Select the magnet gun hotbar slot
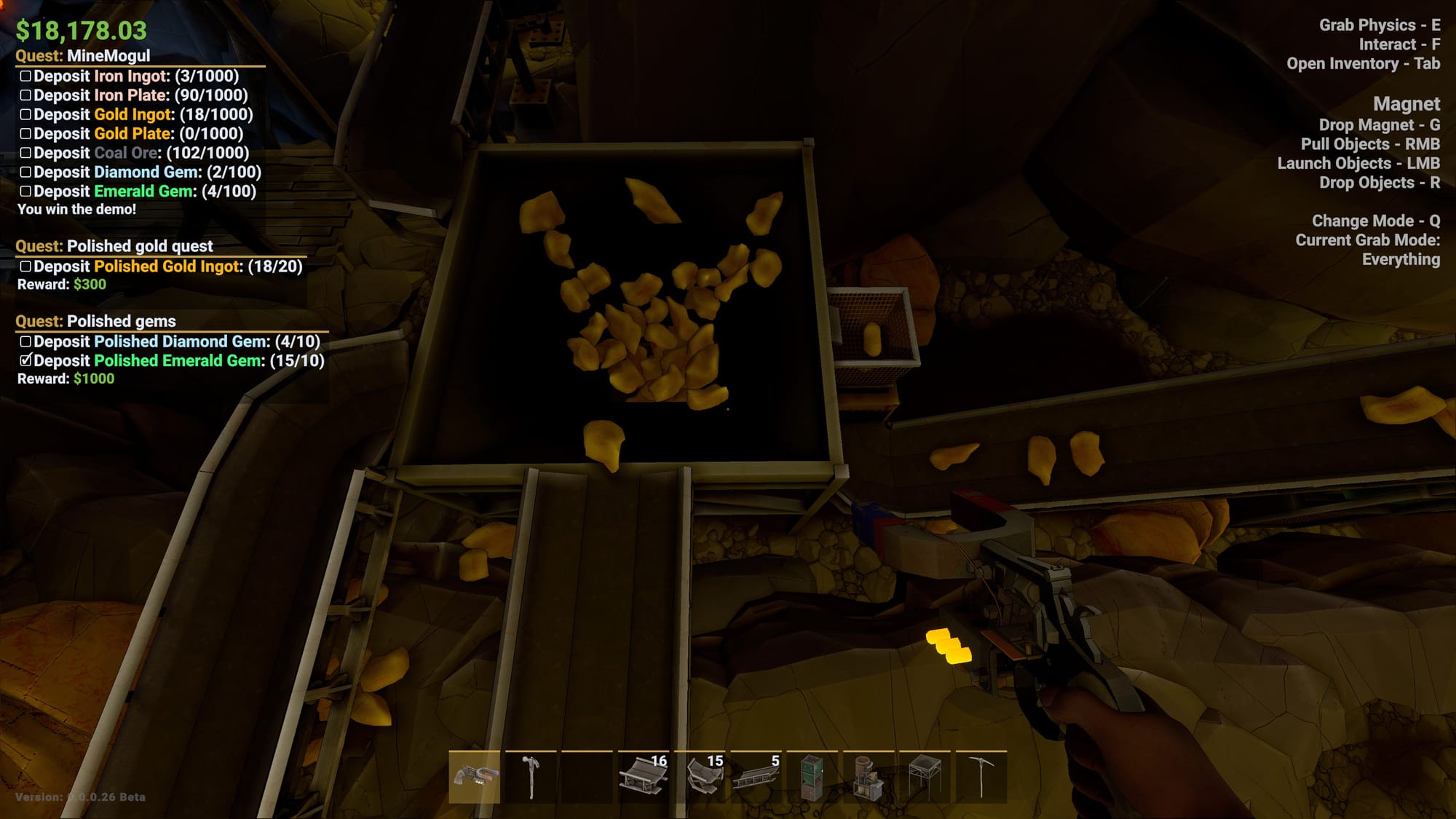The image size is (1456, 819). 474,777
